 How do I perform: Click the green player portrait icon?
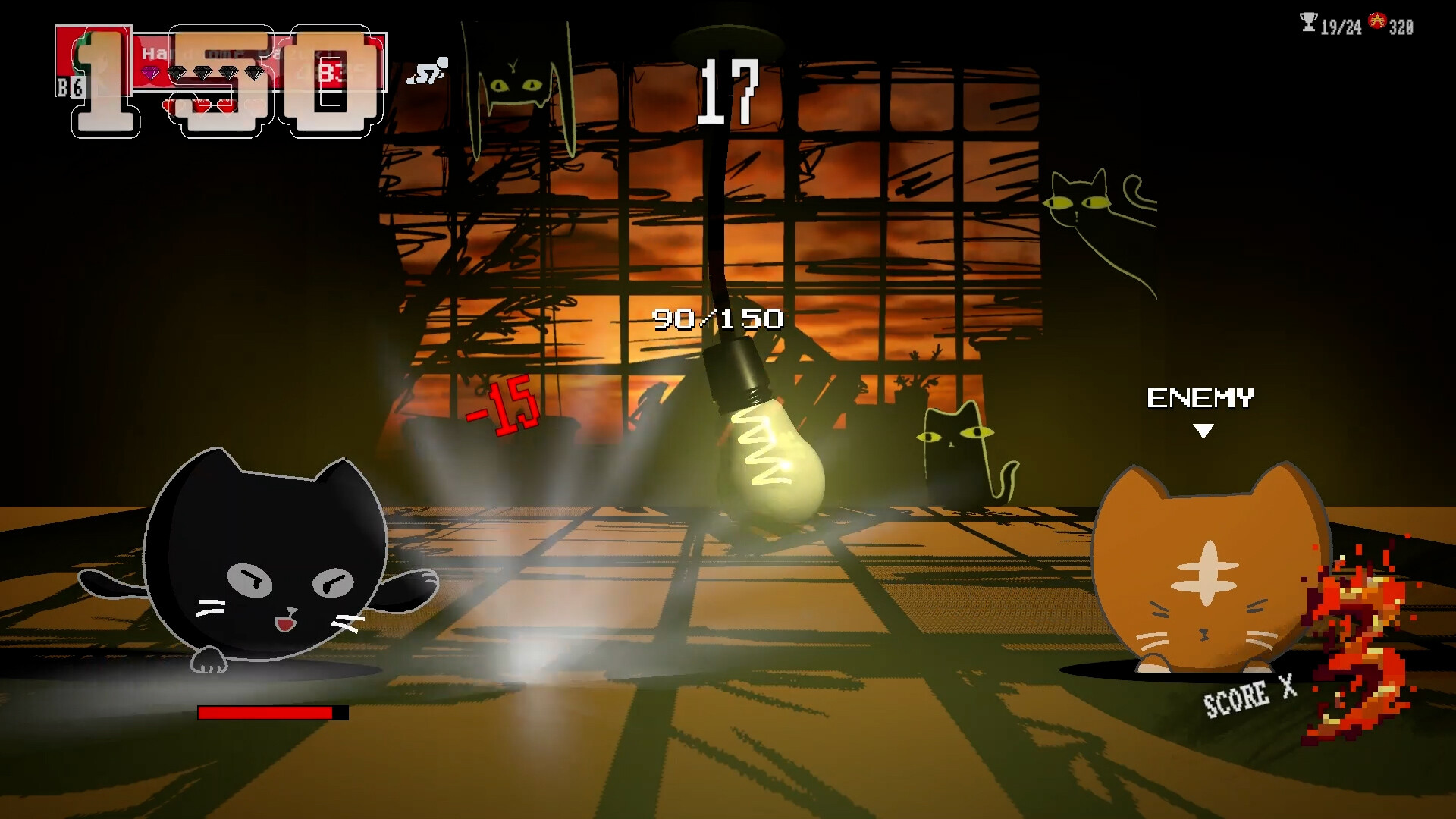click(x=83, y=53)
